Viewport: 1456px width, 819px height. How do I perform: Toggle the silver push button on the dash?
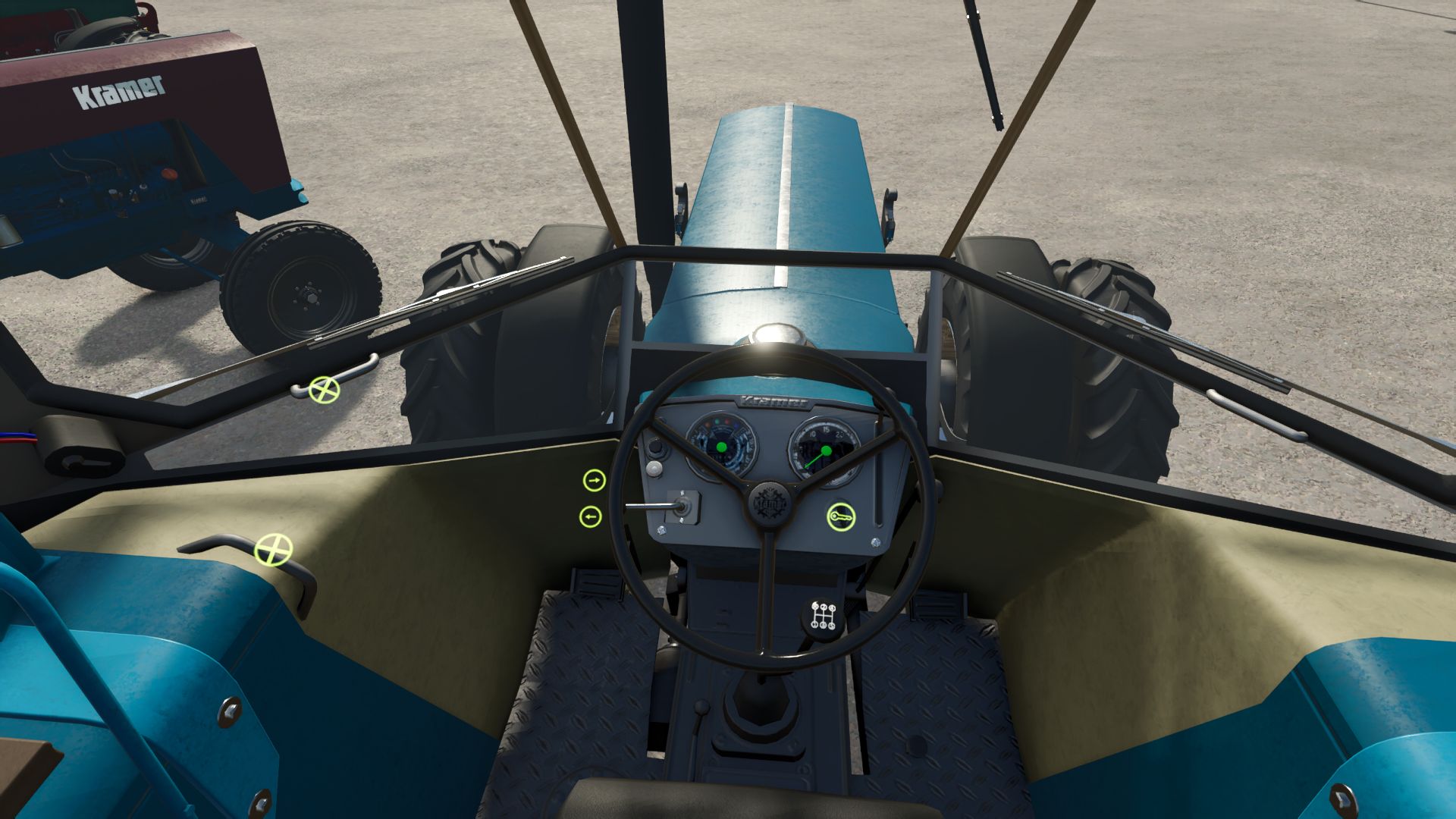click(655, 468)
